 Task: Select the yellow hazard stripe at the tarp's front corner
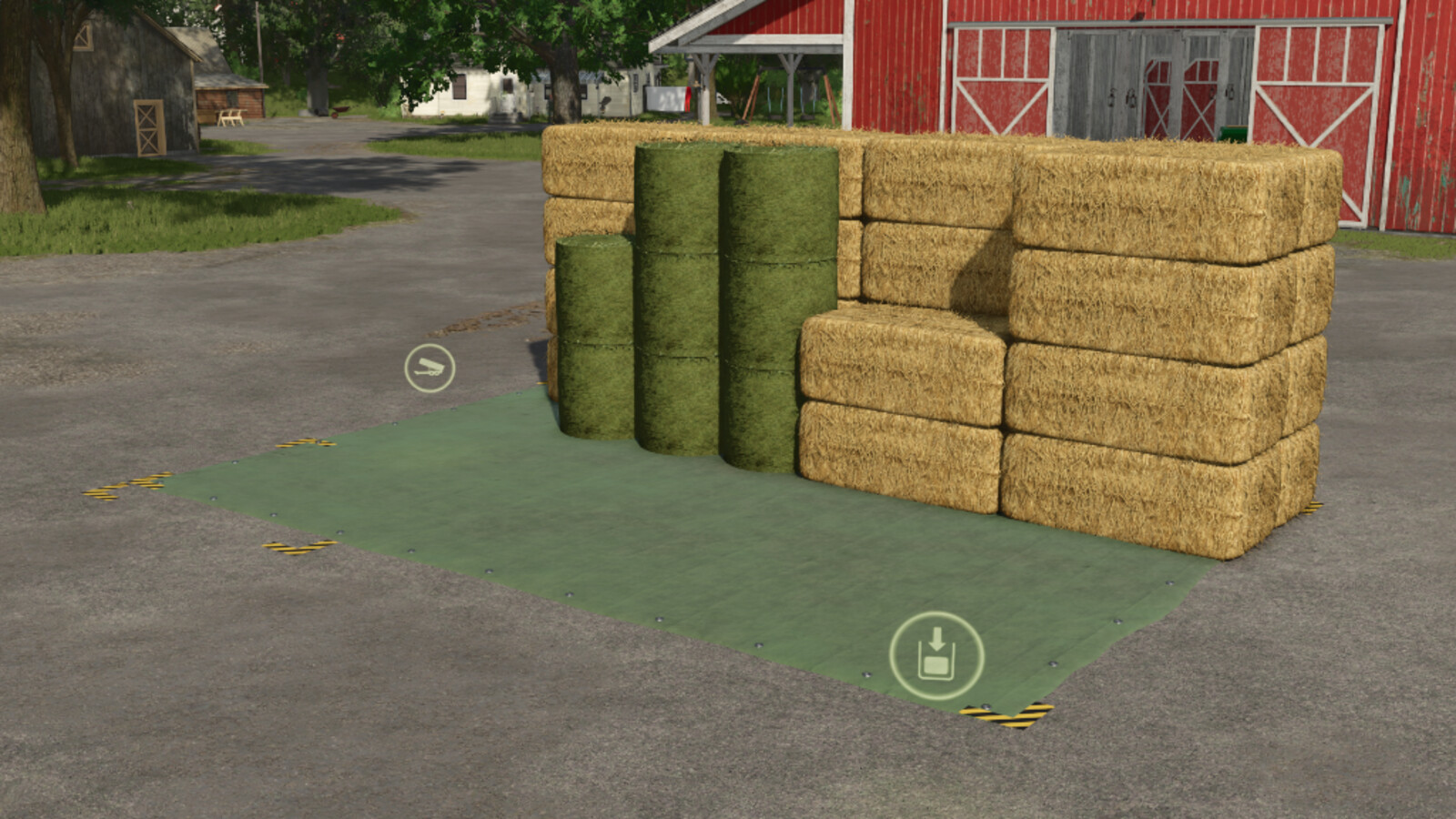coord(1010,715)
